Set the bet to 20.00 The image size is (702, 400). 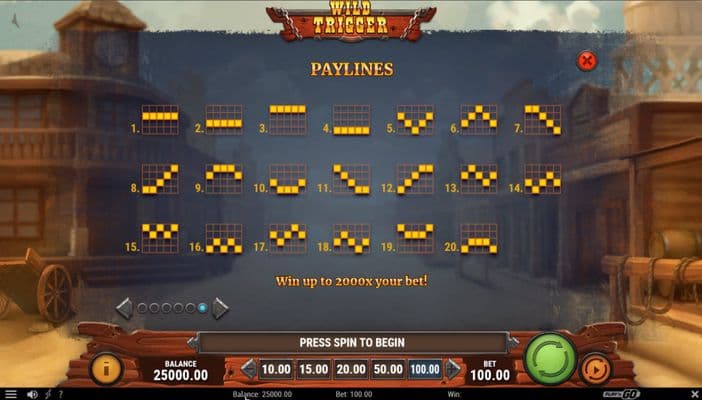click(x=351, y=370)
